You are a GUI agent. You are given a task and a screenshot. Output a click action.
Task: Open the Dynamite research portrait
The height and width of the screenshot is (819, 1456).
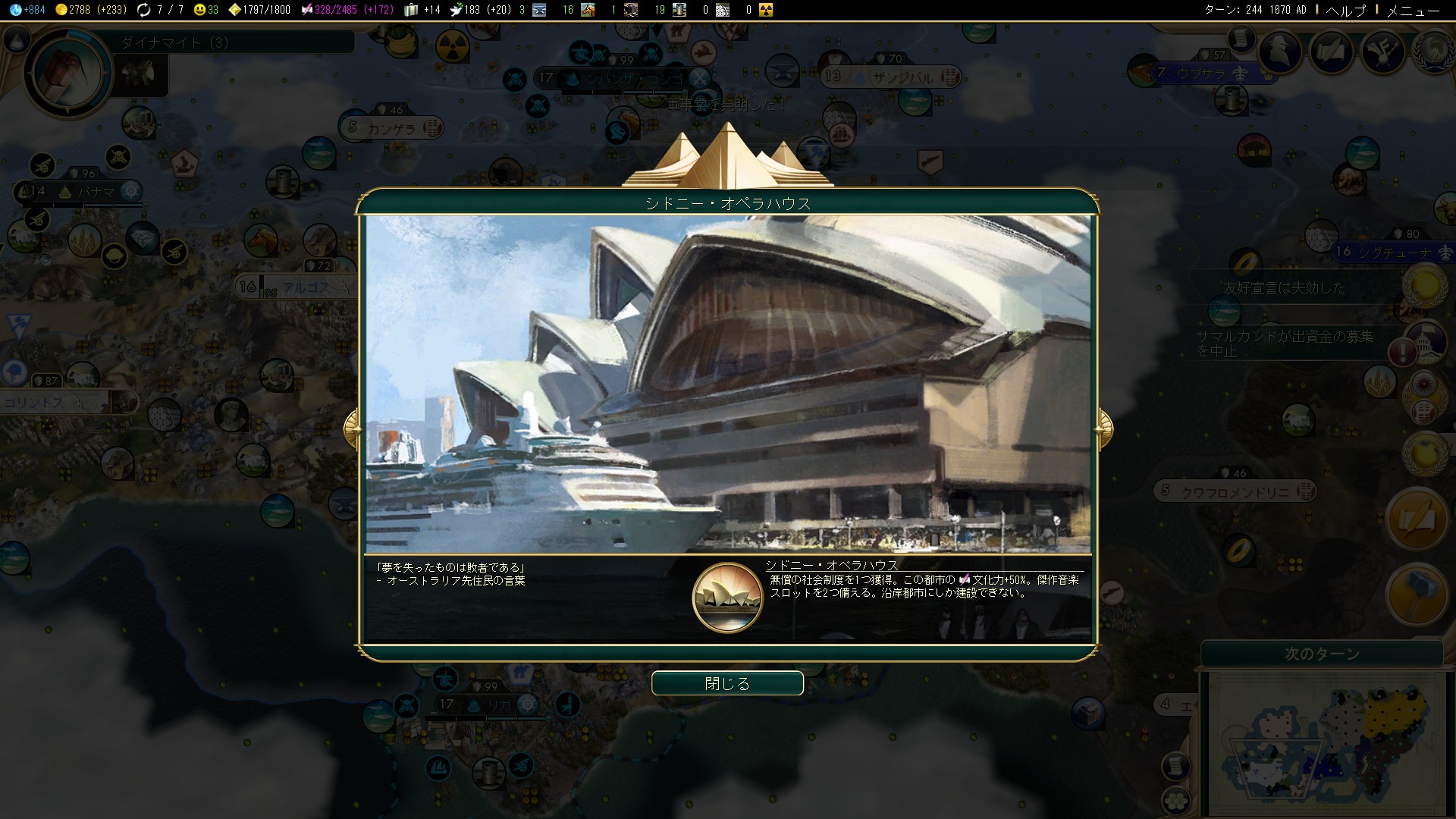68,72
